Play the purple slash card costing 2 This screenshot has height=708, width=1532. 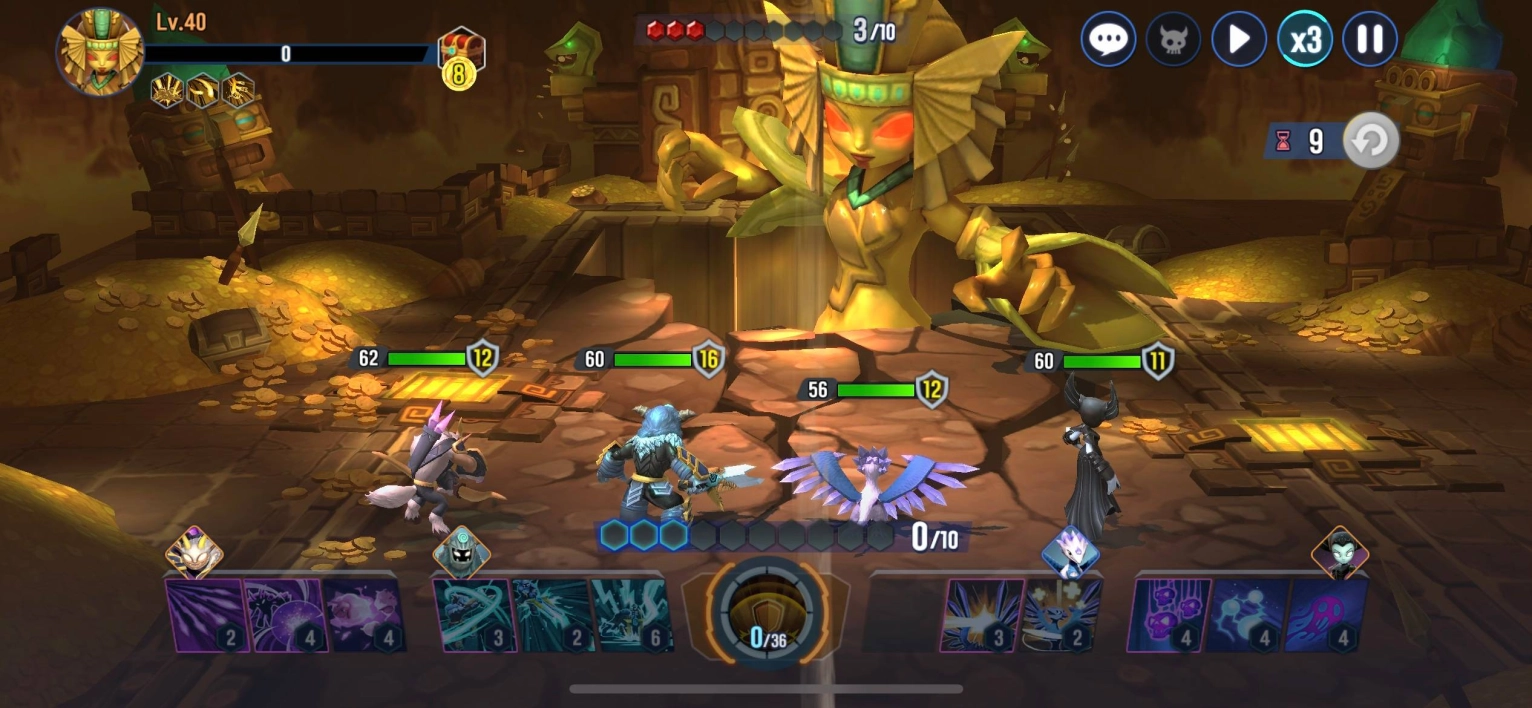pos(205,615)
